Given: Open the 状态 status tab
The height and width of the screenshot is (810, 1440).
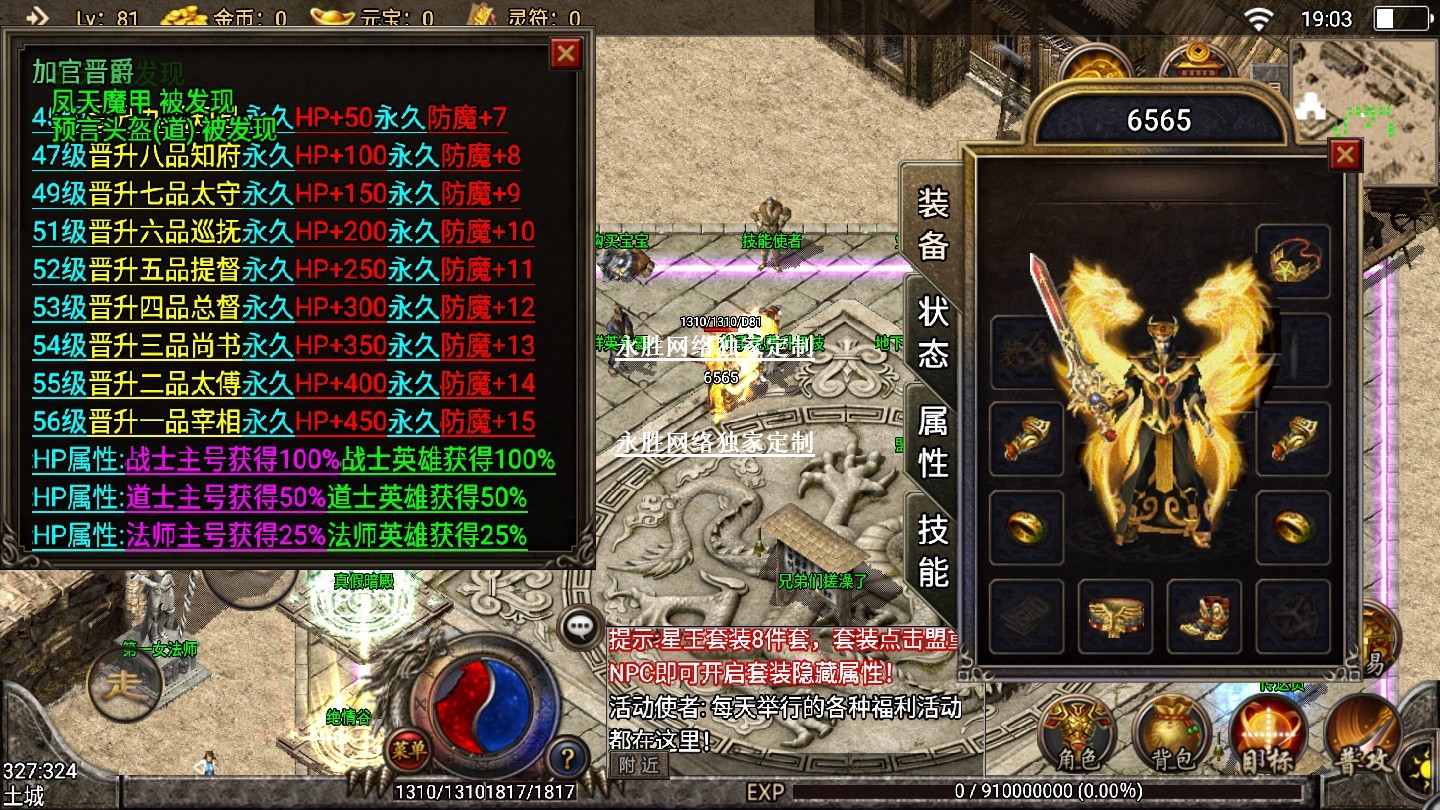Looking at the screenshot, I should tap(933, 332).
